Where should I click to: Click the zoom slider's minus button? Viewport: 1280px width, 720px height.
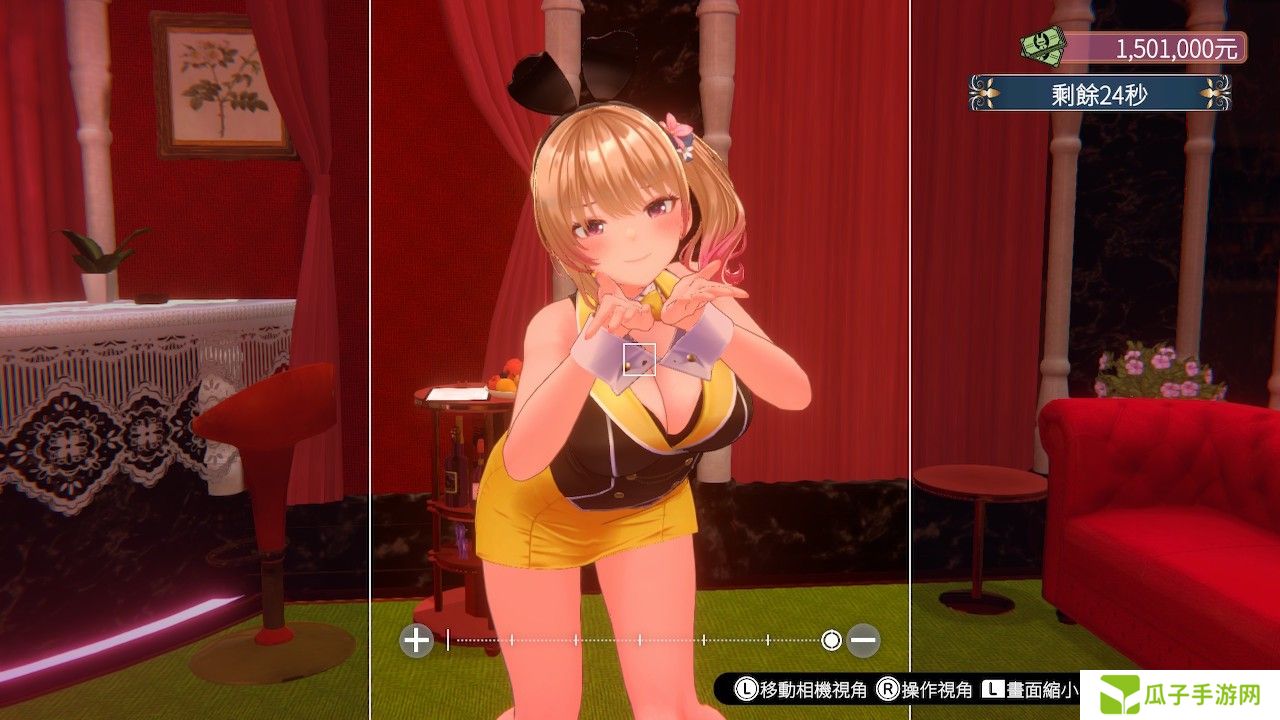(863, 640)
